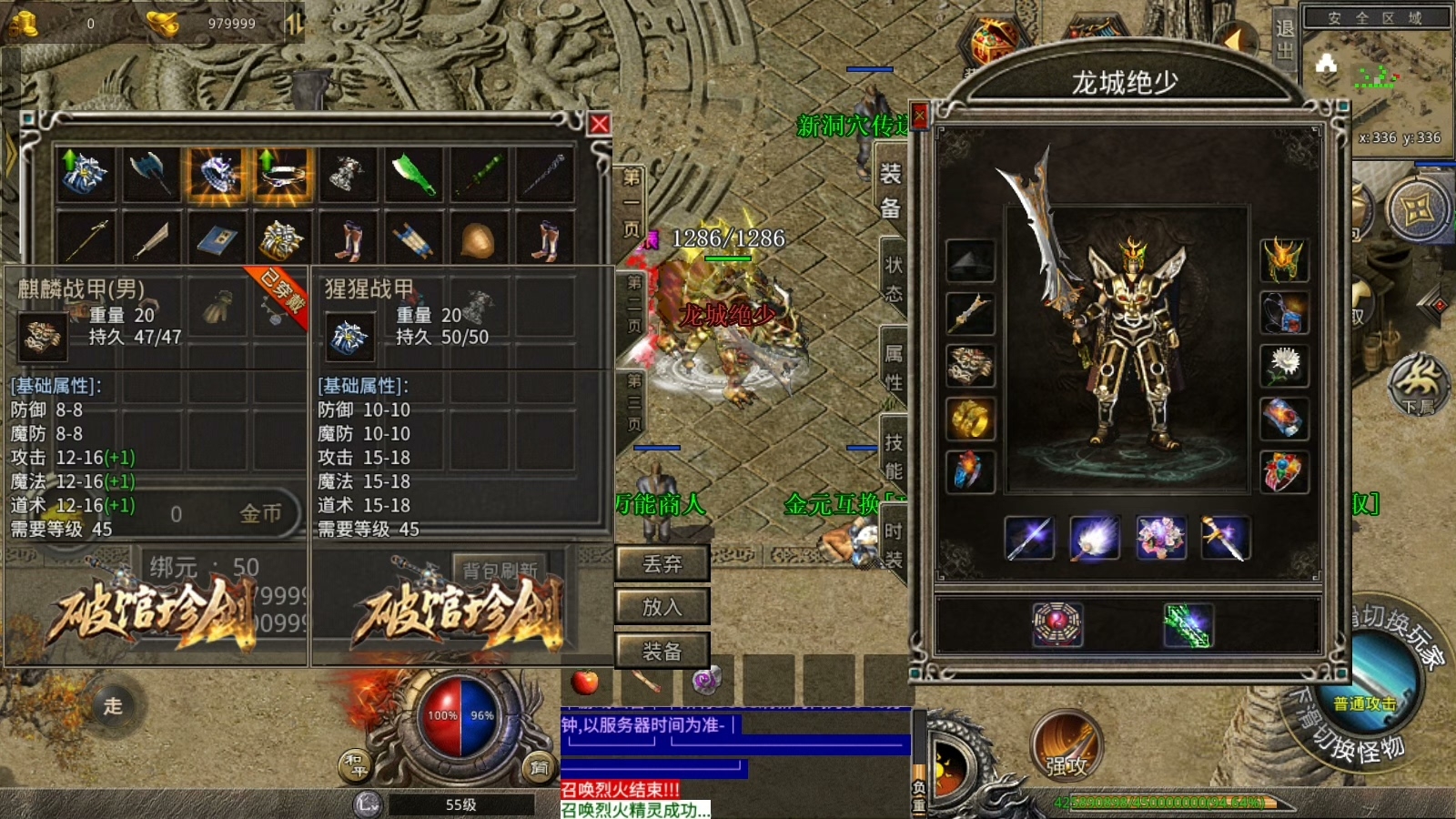Viewport: 1456px width, 819px height.
Task: Toggle the 走 walk mode button
Action: coord(112,706)
